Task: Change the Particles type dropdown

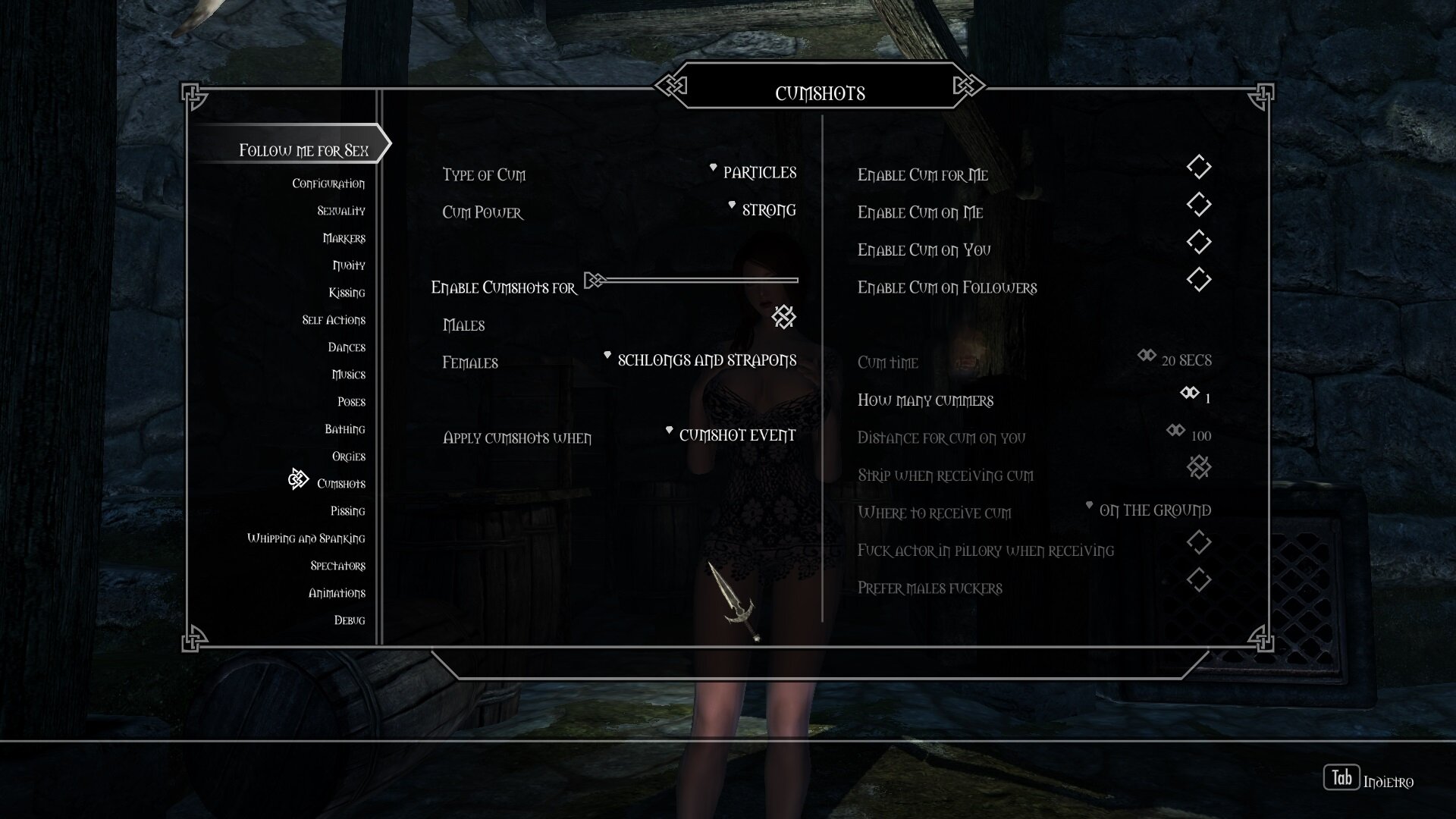Action: (759, 173)
